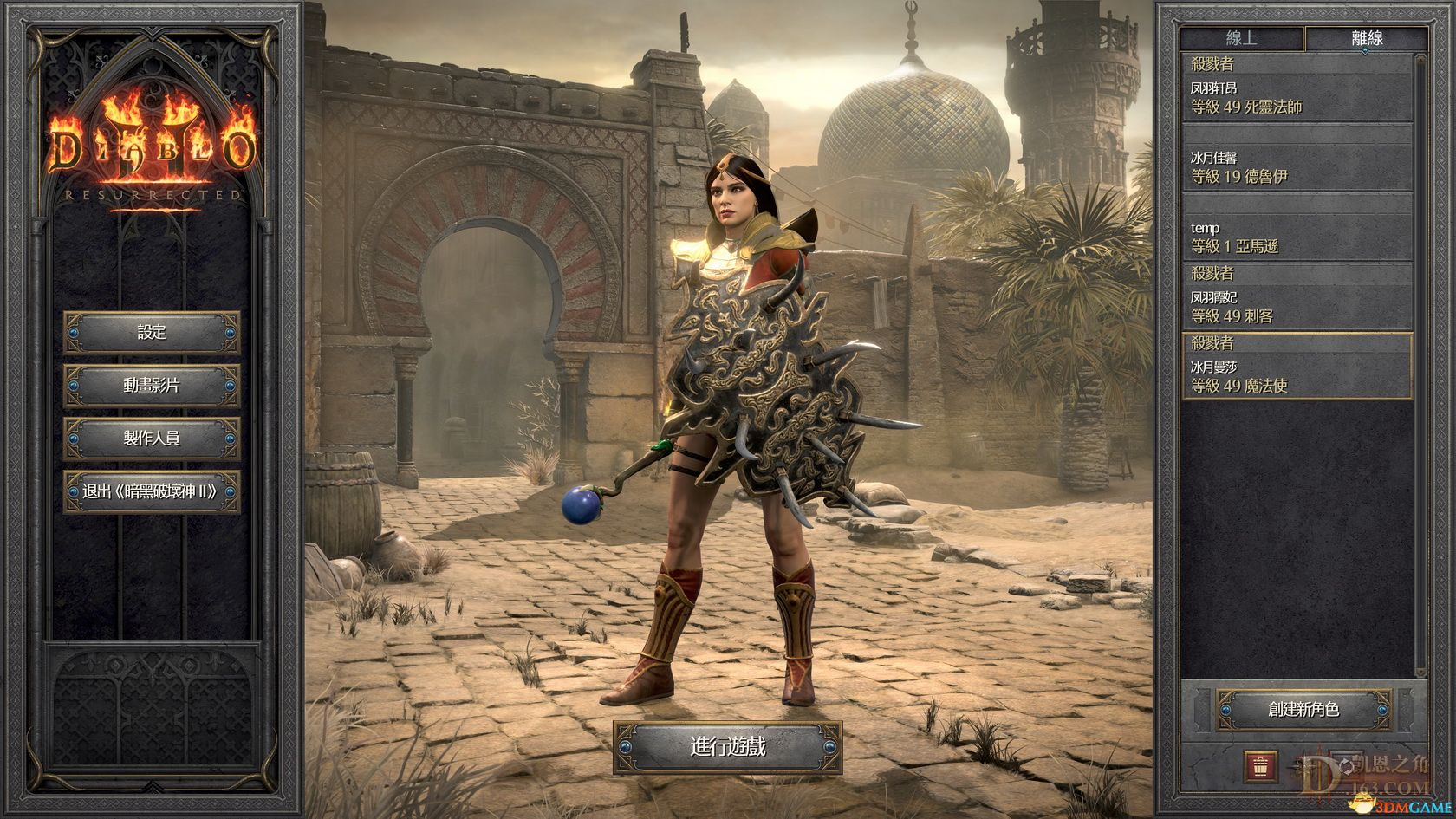Image resolution: width=1456 pixels, height=819 pixels.
Task: Choose 退出《暗黑破壞神 II》 to exit the game
Action: pos(152,492)
